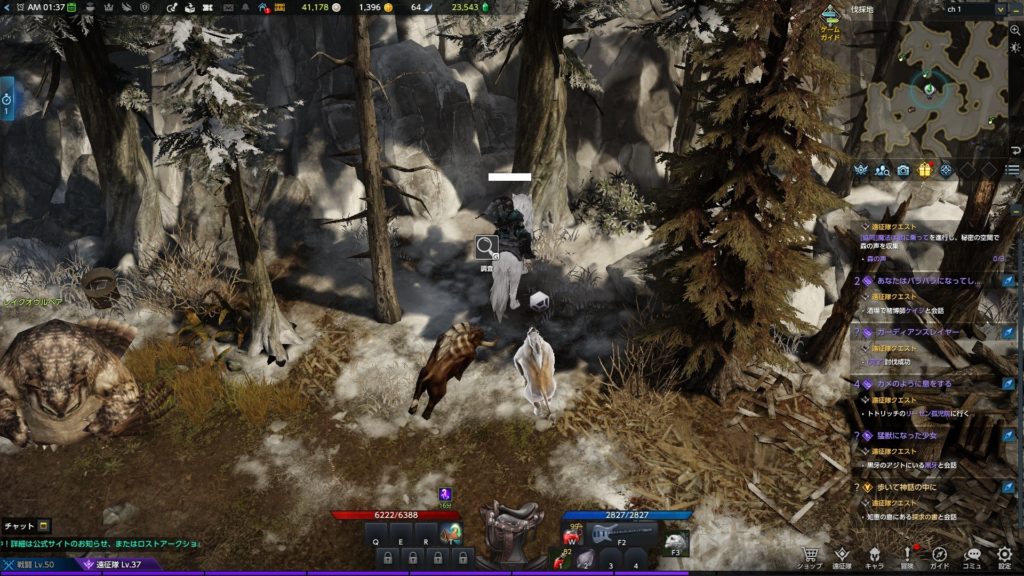Image resolution: width=1024 pixels, height=576 pixels.
Task: Open the 設定 settings menu
Action: [1004, 557]
